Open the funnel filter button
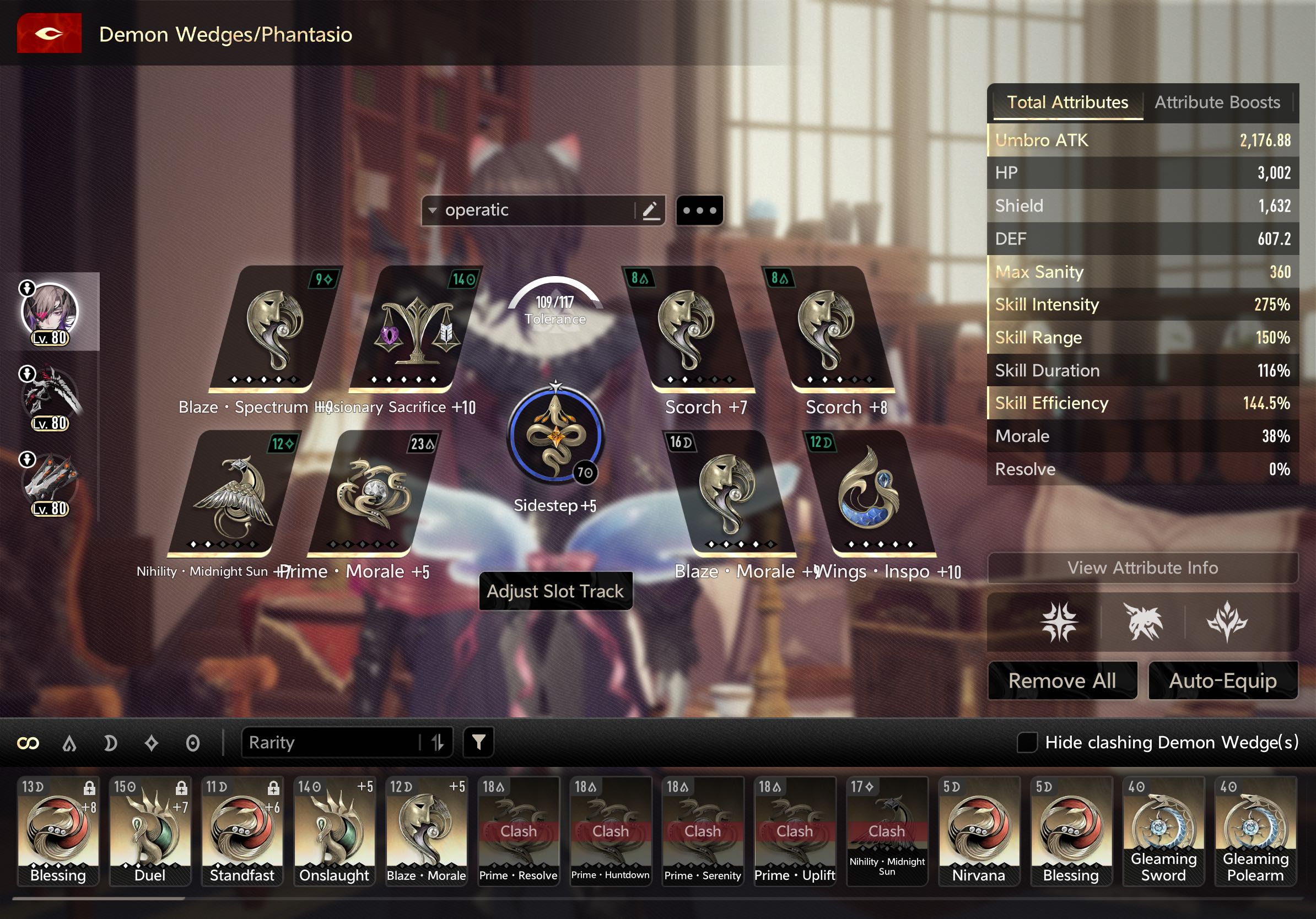 pos(478,743)
